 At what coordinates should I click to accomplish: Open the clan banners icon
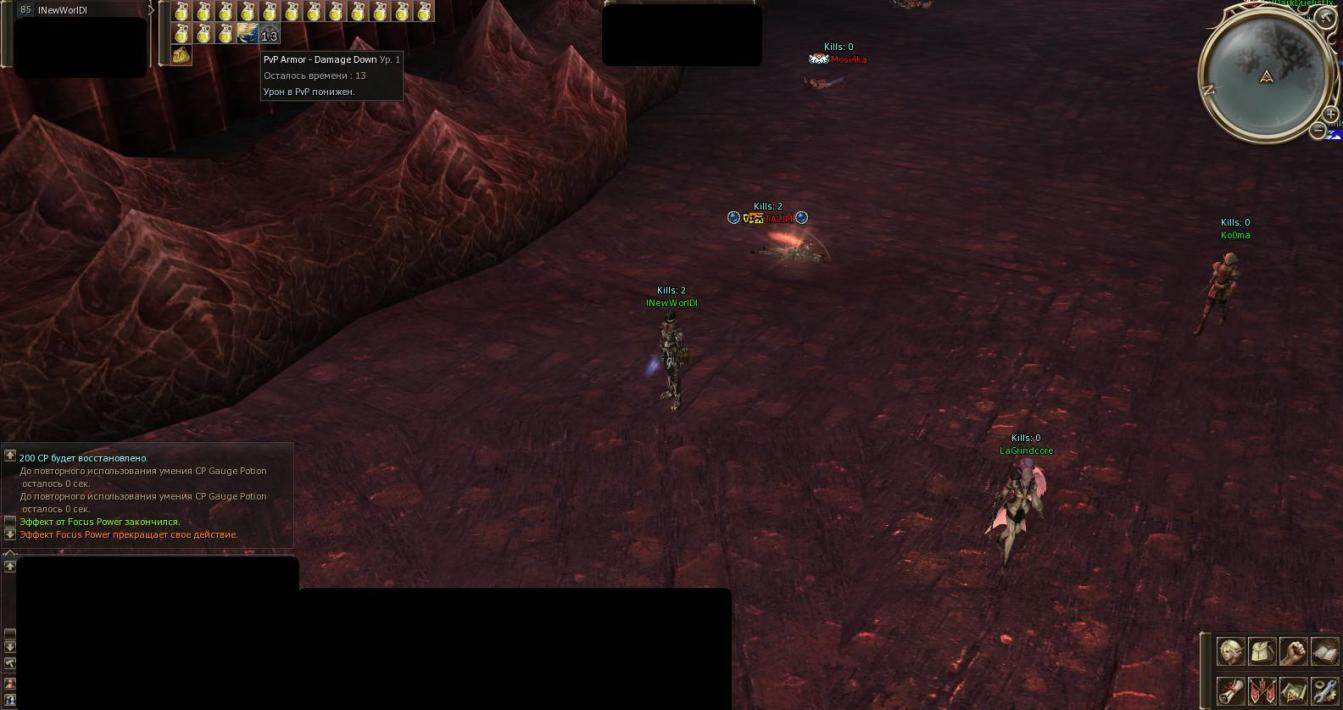tap(1262, 690)
